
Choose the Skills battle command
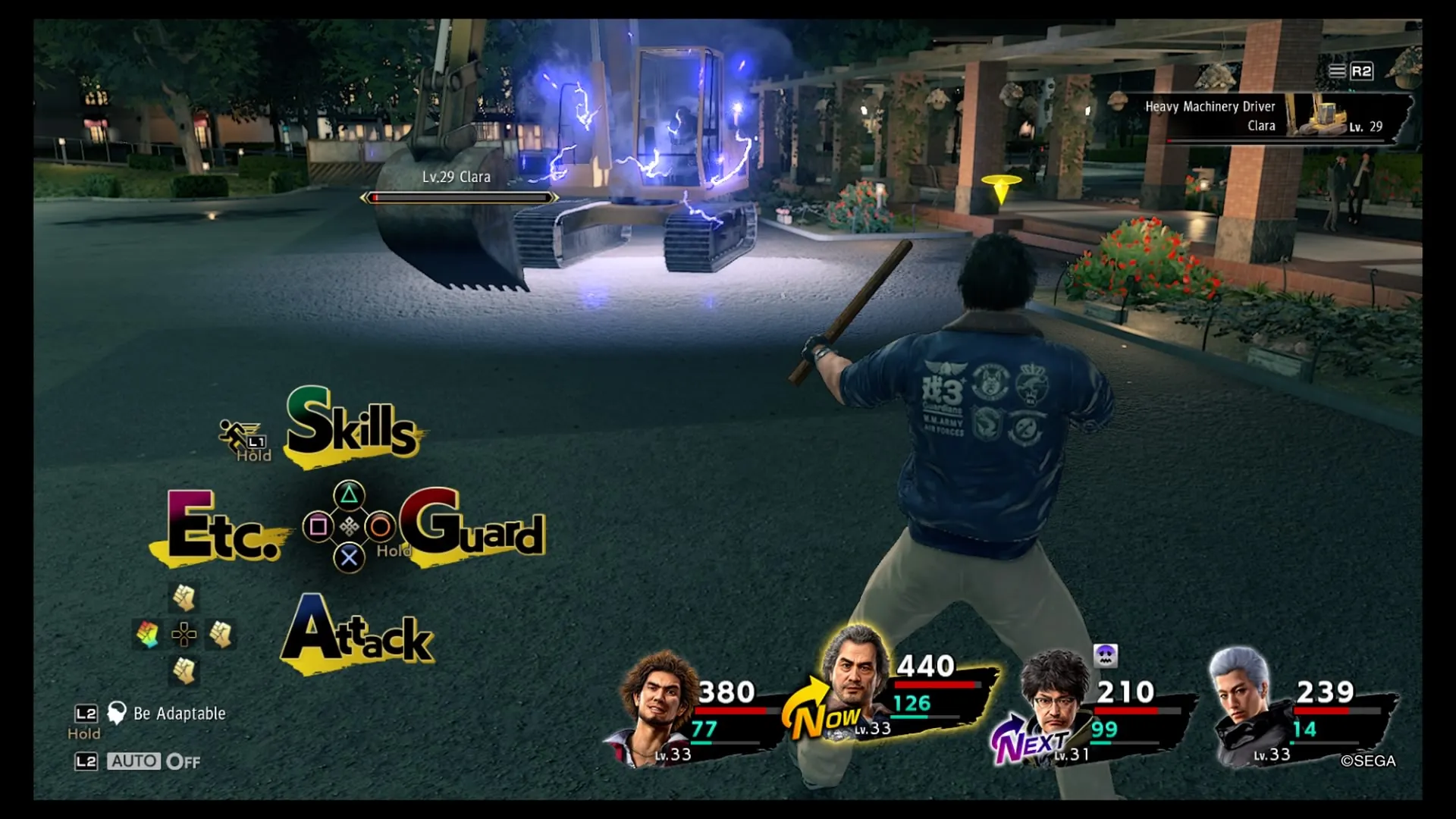(351, 425)
